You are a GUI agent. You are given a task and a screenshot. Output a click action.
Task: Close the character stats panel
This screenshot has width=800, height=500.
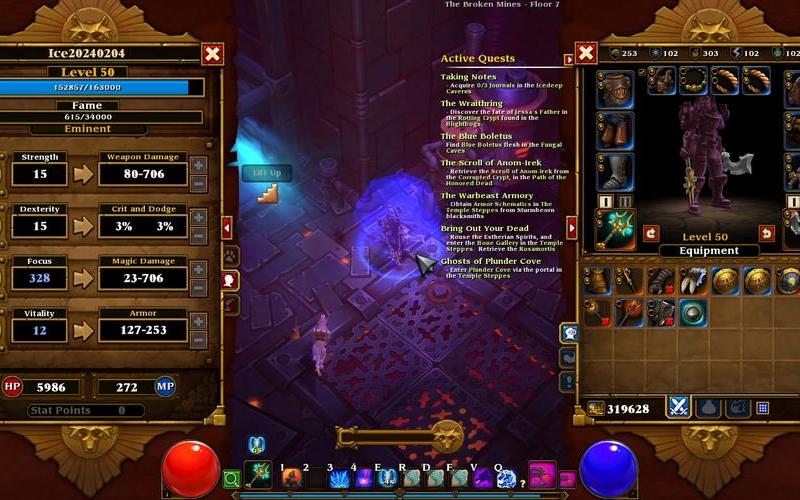[x=212, y=54]
